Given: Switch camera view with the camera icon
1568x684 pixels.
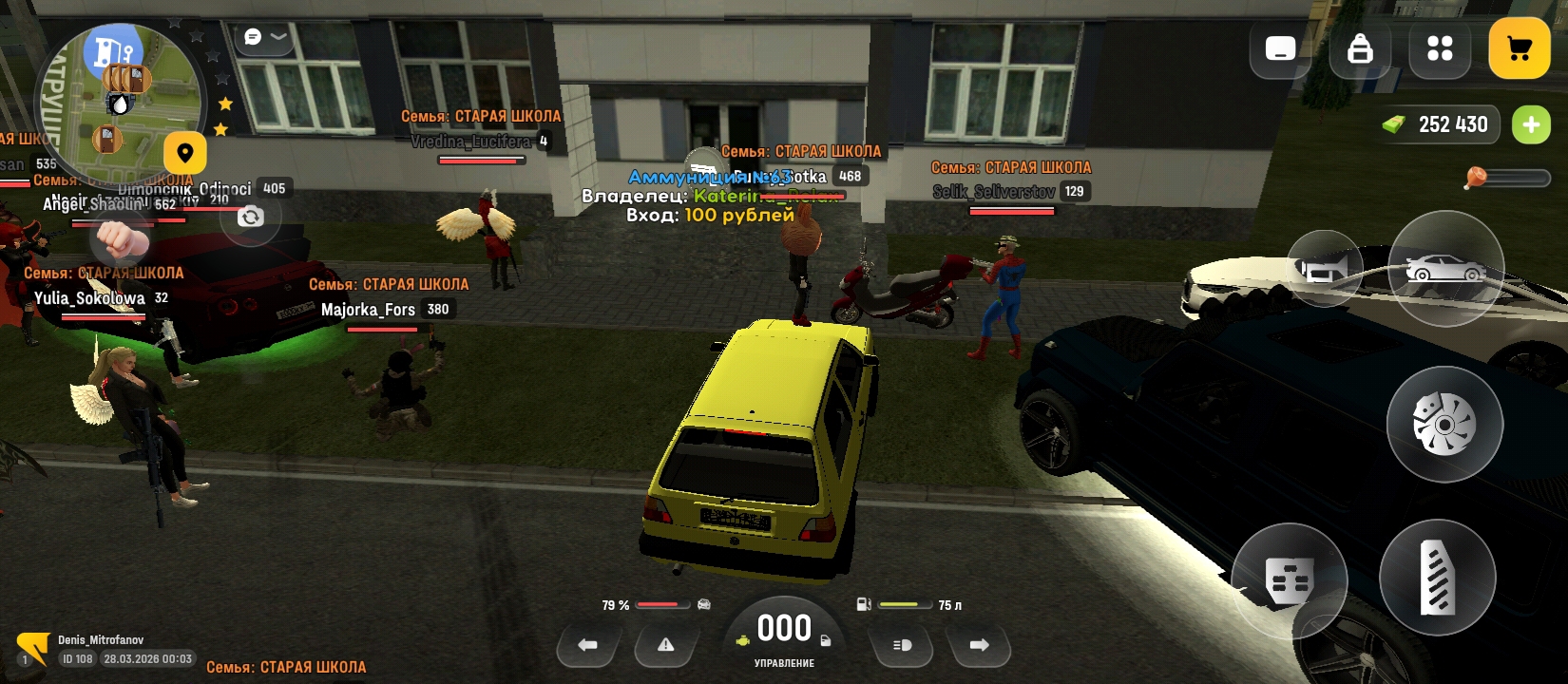Looking at the screenshot, I should point(250,217).
